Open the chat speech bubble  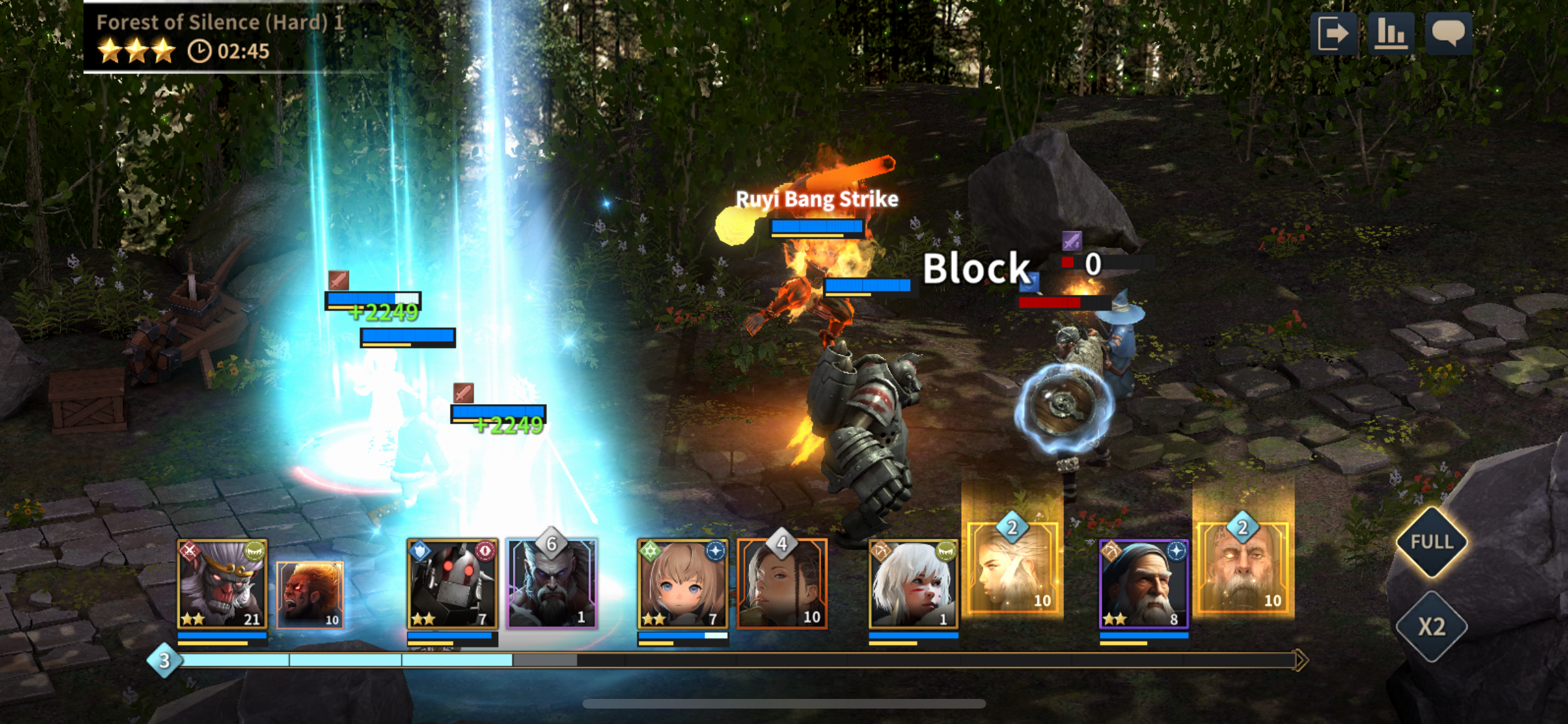tap(1448, 33)
